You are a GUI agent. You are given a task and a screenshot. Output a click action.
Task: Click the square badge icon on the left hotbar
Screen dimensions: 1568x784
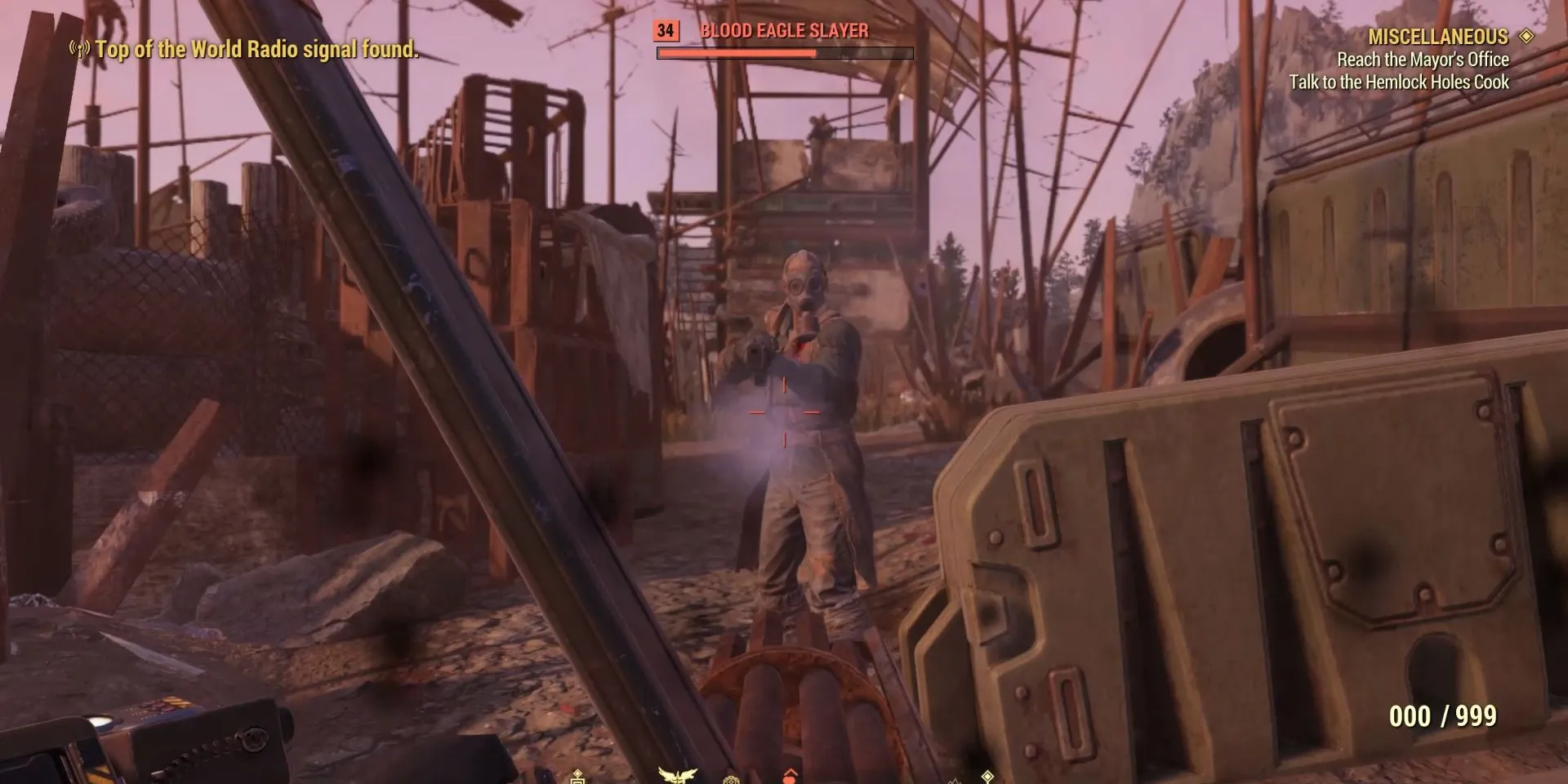click(x=577, y=777)
